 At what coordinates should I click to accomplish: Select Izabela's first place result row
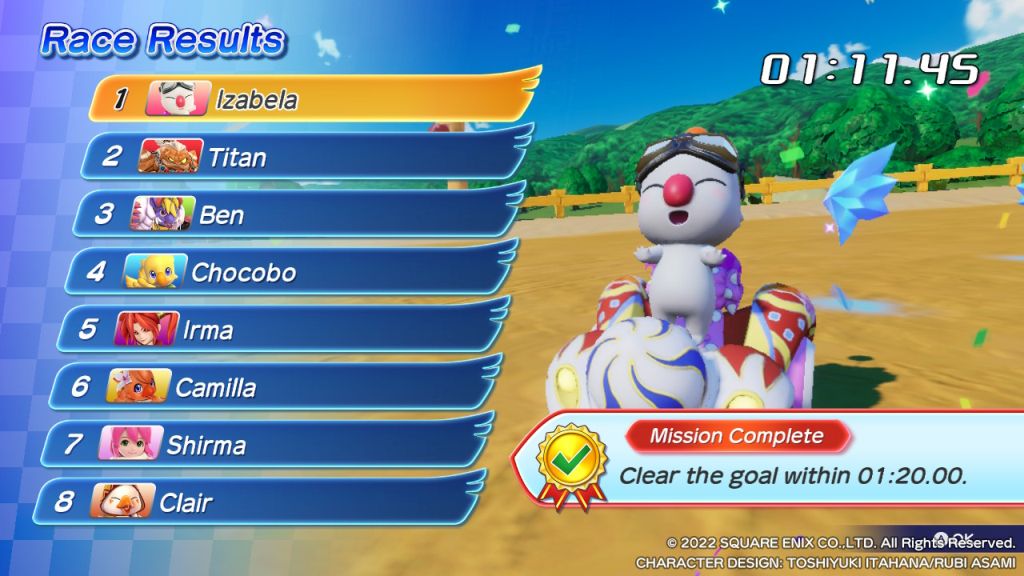click(310, 99)
